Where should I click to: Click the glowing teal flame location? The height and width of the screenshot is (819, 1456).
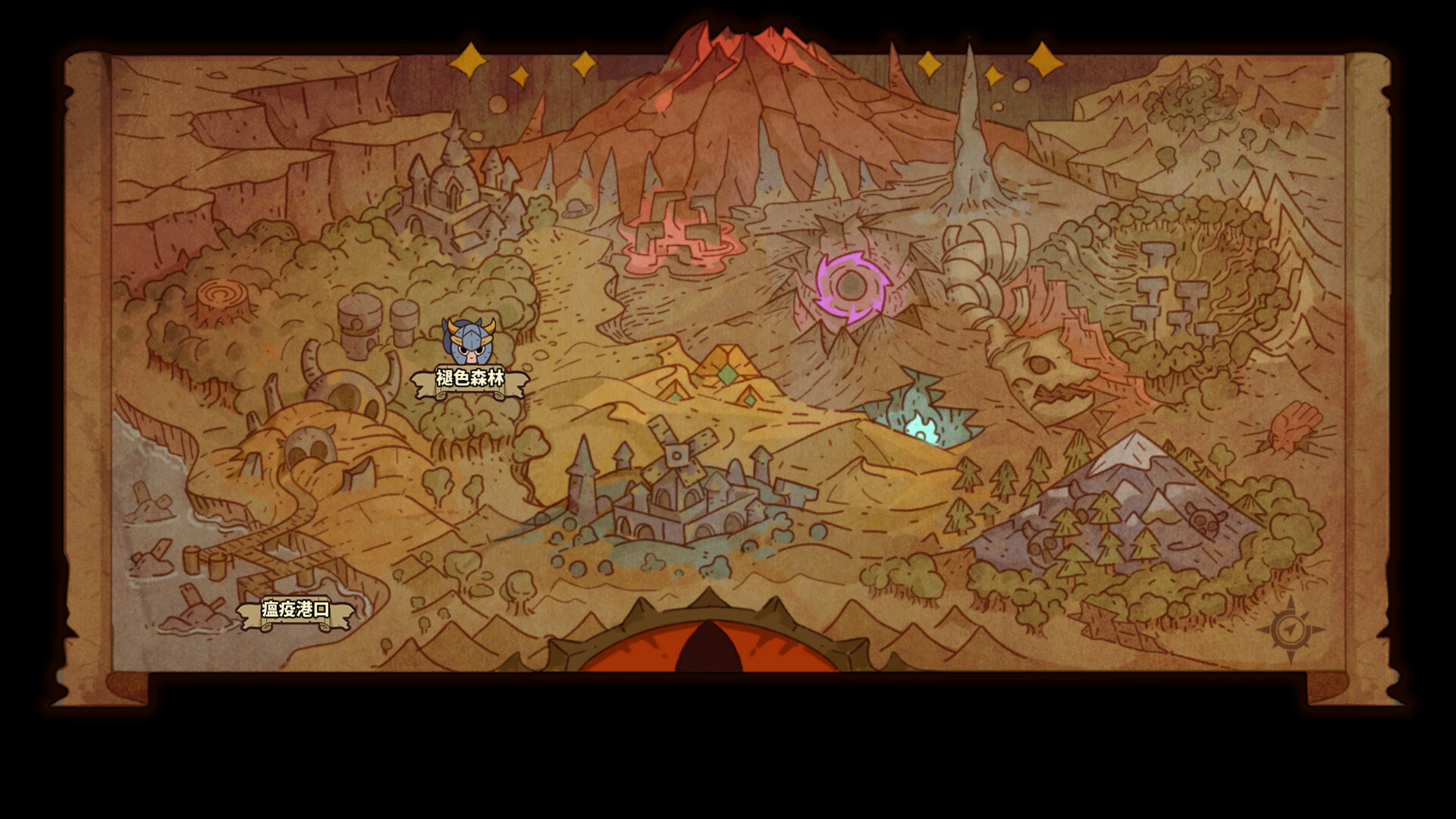coord(921,425)
